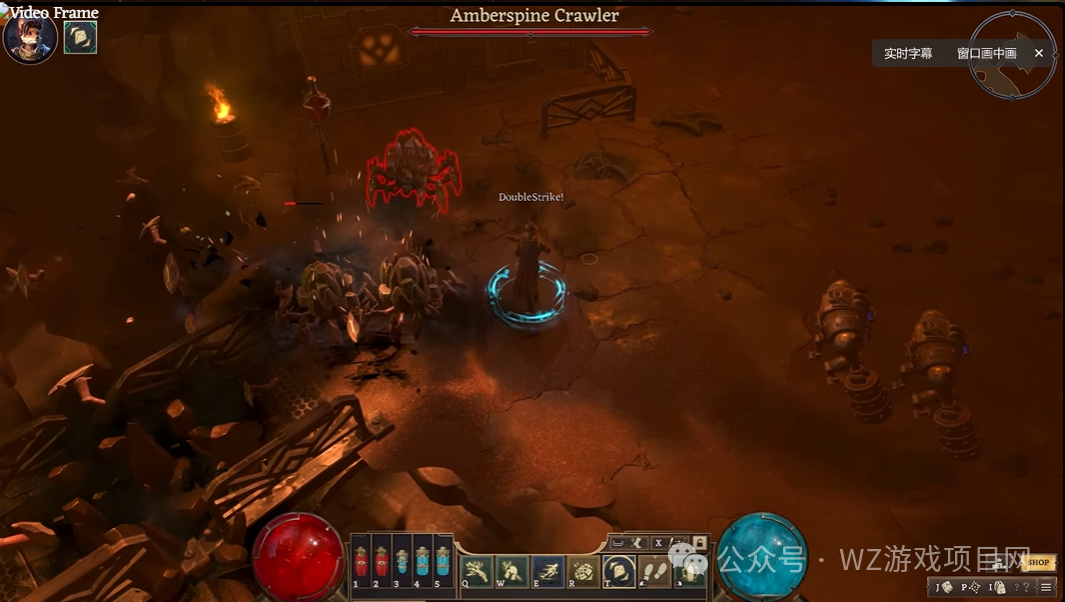Activate the T circular skill icon
The height and width of the screenshot is (602, 1065).
[619, 571]
